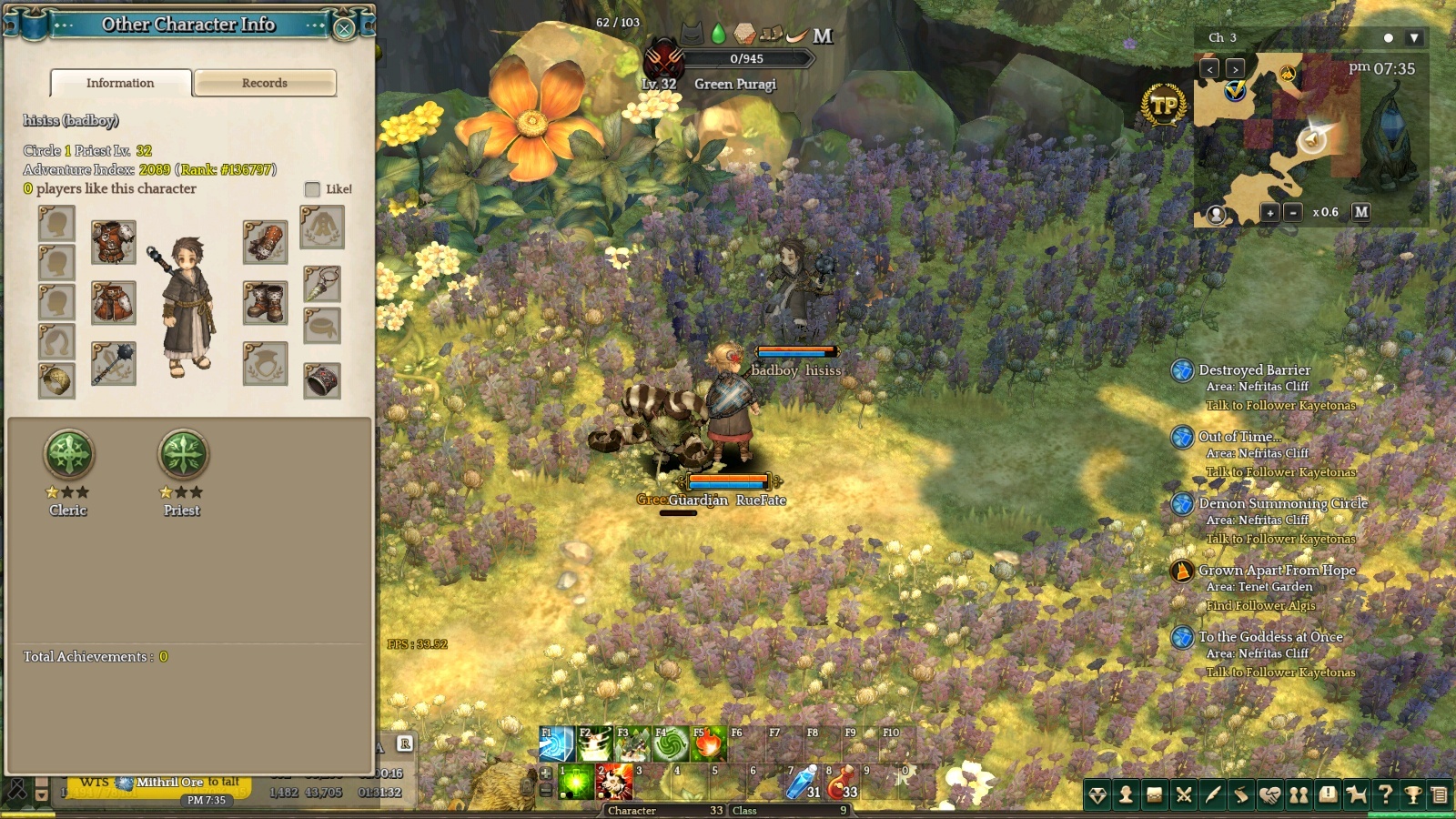
Task: Open the Information tab
Action: (120, 83)
